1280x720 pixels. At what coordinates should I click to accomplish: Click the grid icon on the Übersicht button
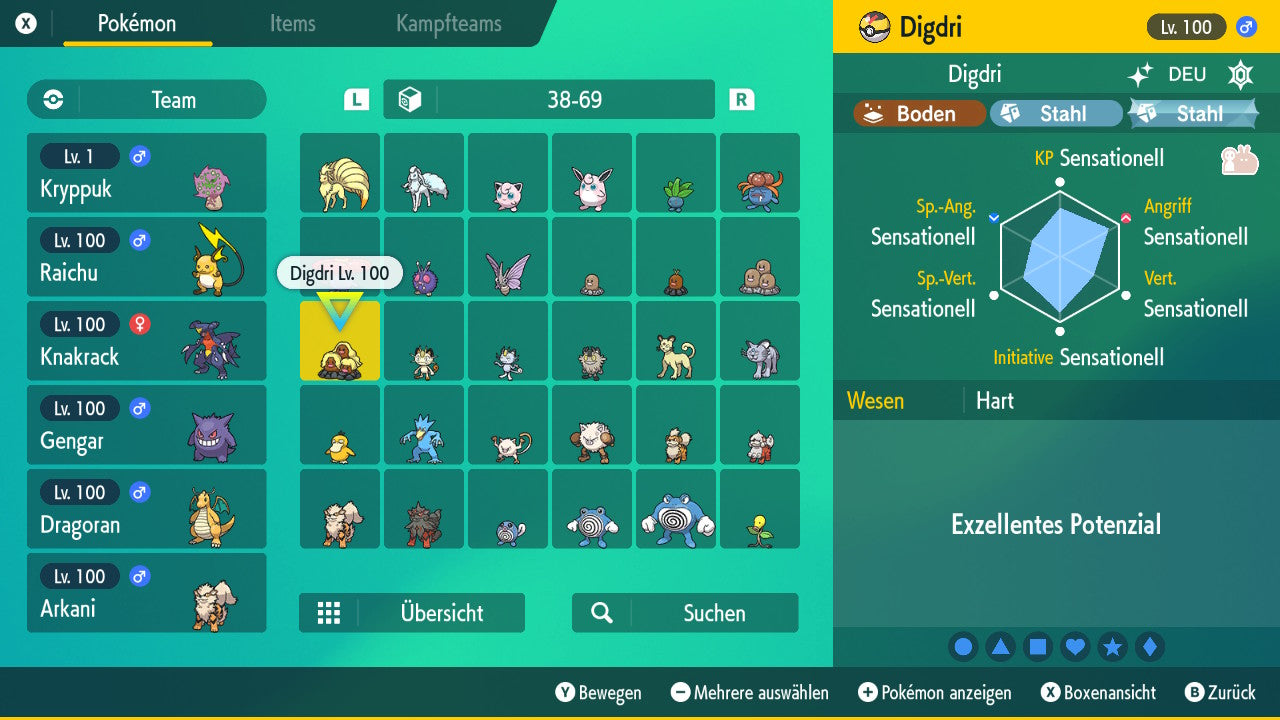[x=330, y=613]
